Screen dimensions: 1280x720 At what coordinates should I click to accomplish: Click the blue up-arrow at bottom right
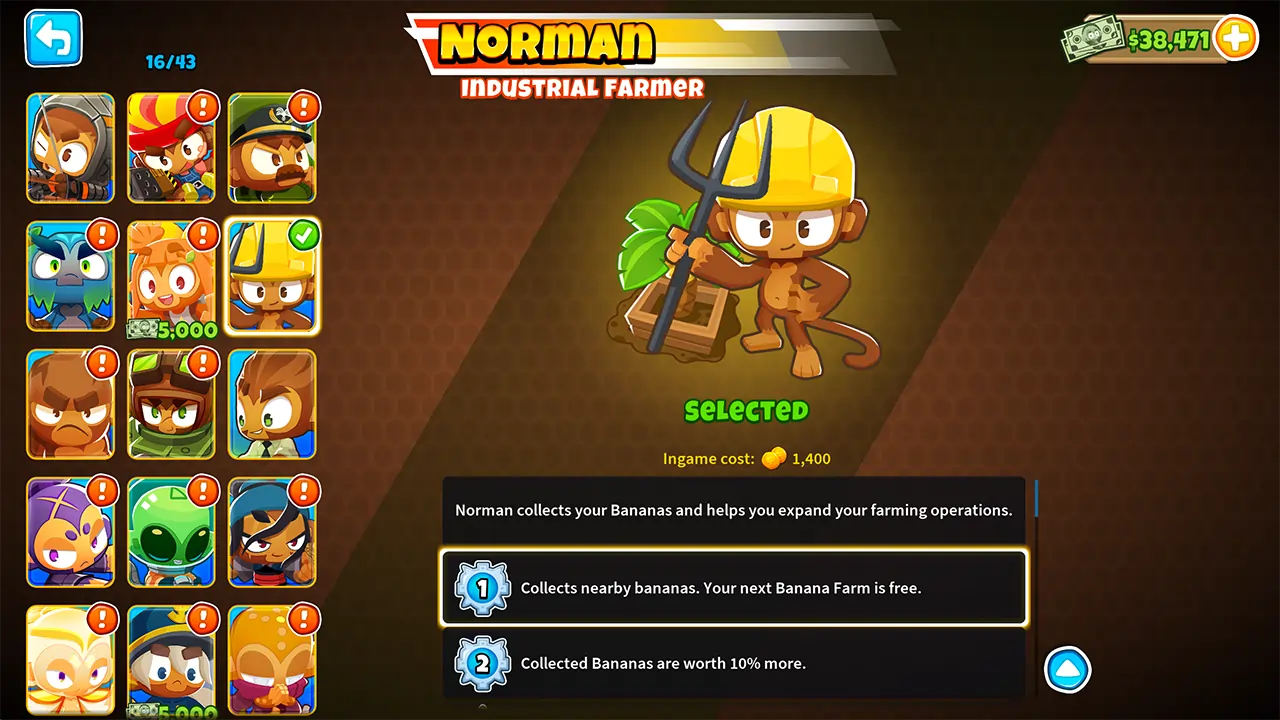[x=1067, y=669]
